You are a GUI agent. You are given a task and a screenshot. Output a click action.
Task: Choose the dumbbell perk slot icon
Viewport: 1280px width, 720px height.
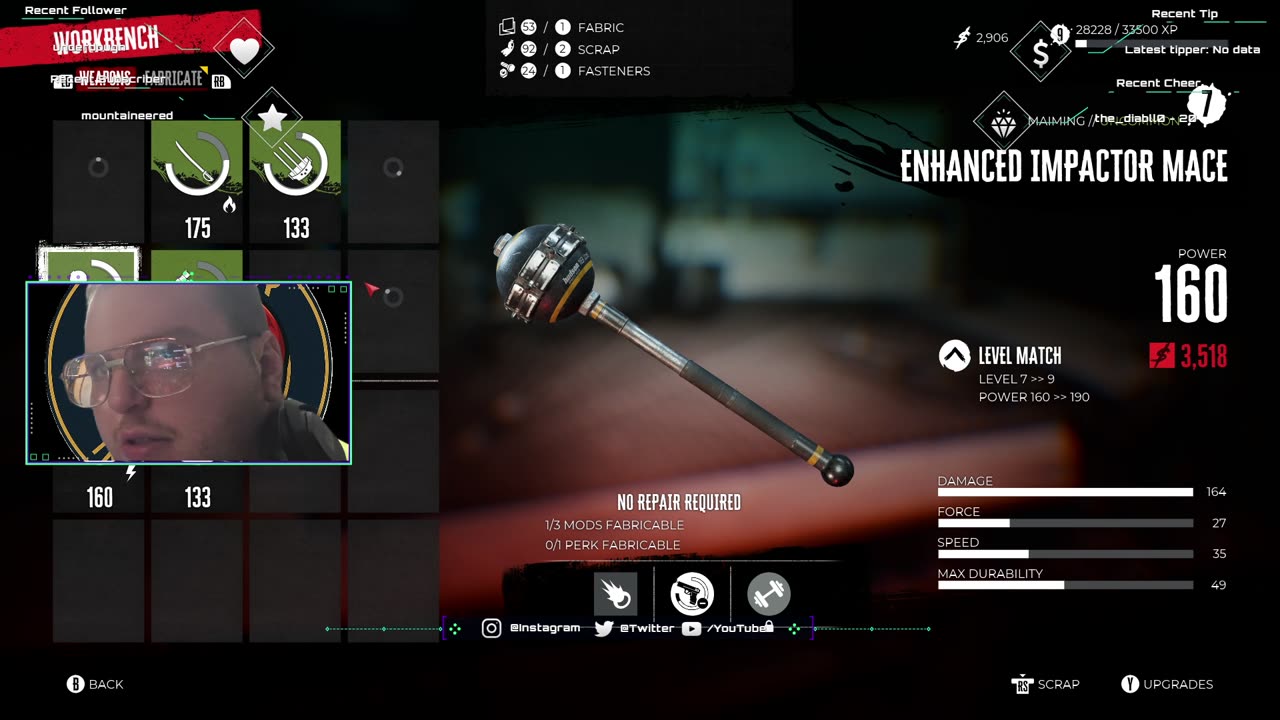pyautogui.click(x=768, y=594)
